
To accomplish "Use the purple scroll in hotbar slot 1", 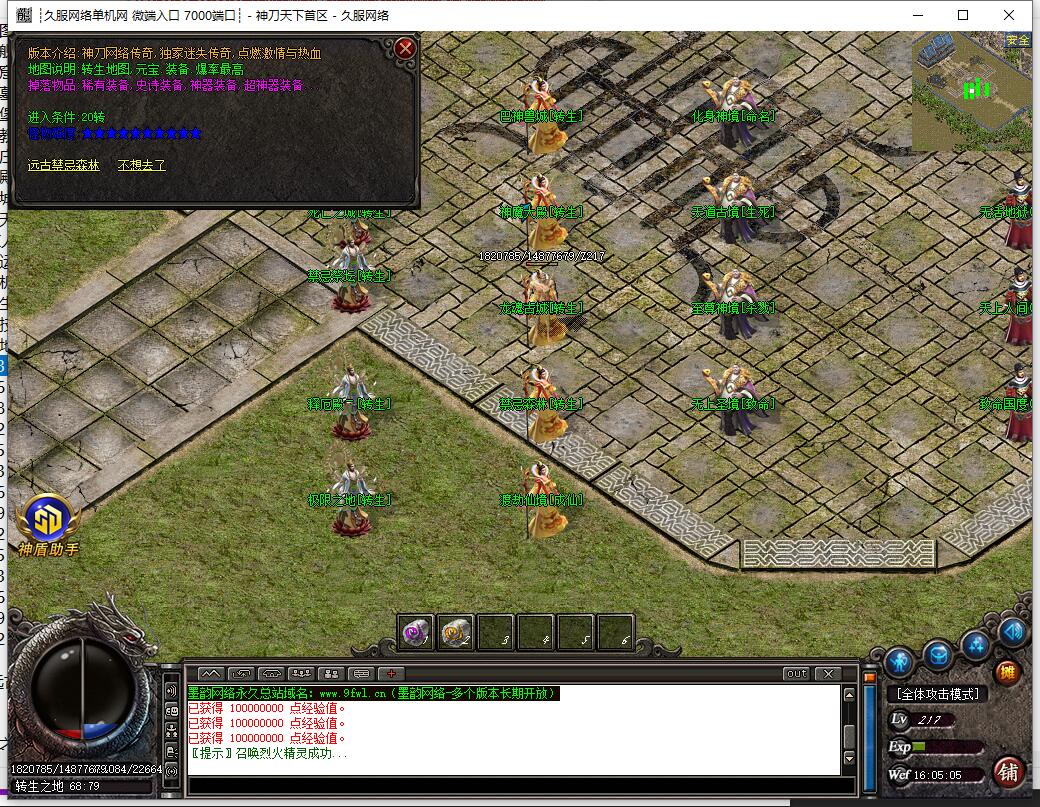I will click(x=416, y=632).
